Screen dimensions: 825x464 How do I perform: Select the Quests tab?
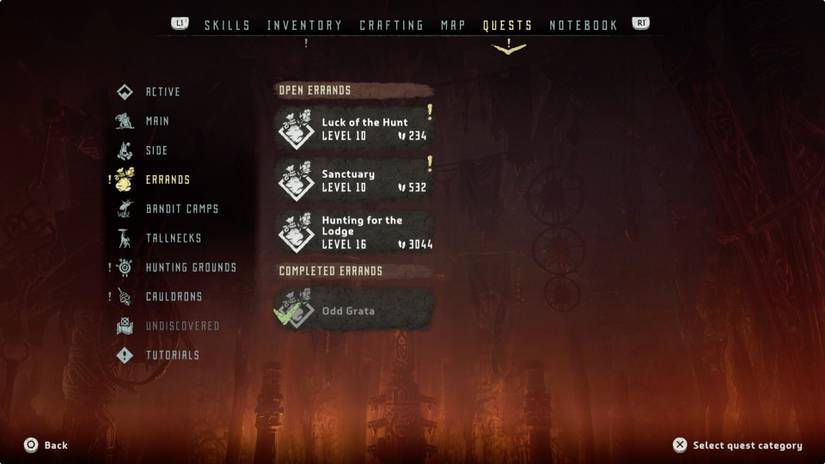point(507,25)
